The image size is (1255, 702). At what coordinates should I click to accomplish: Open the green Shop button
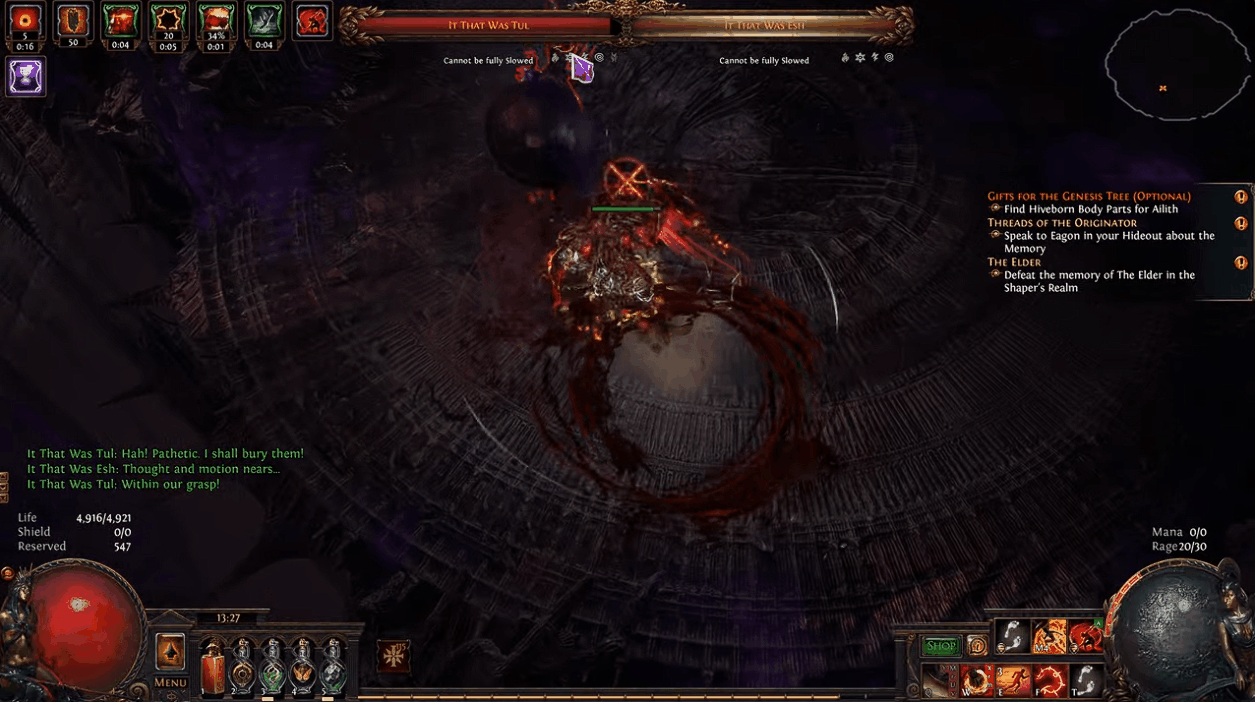[941, 646]
